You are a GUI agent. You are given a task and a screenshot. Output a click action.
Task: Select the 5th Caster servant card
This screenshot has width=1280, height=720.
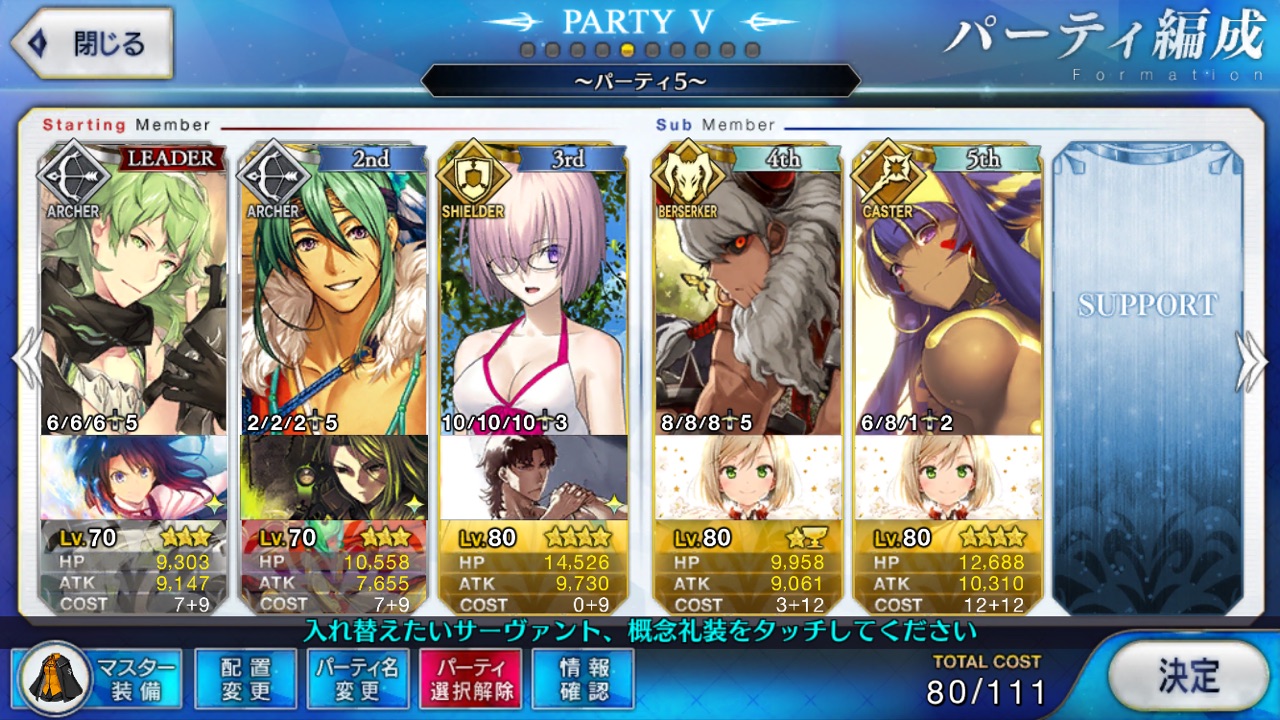(x=947, y=290)
